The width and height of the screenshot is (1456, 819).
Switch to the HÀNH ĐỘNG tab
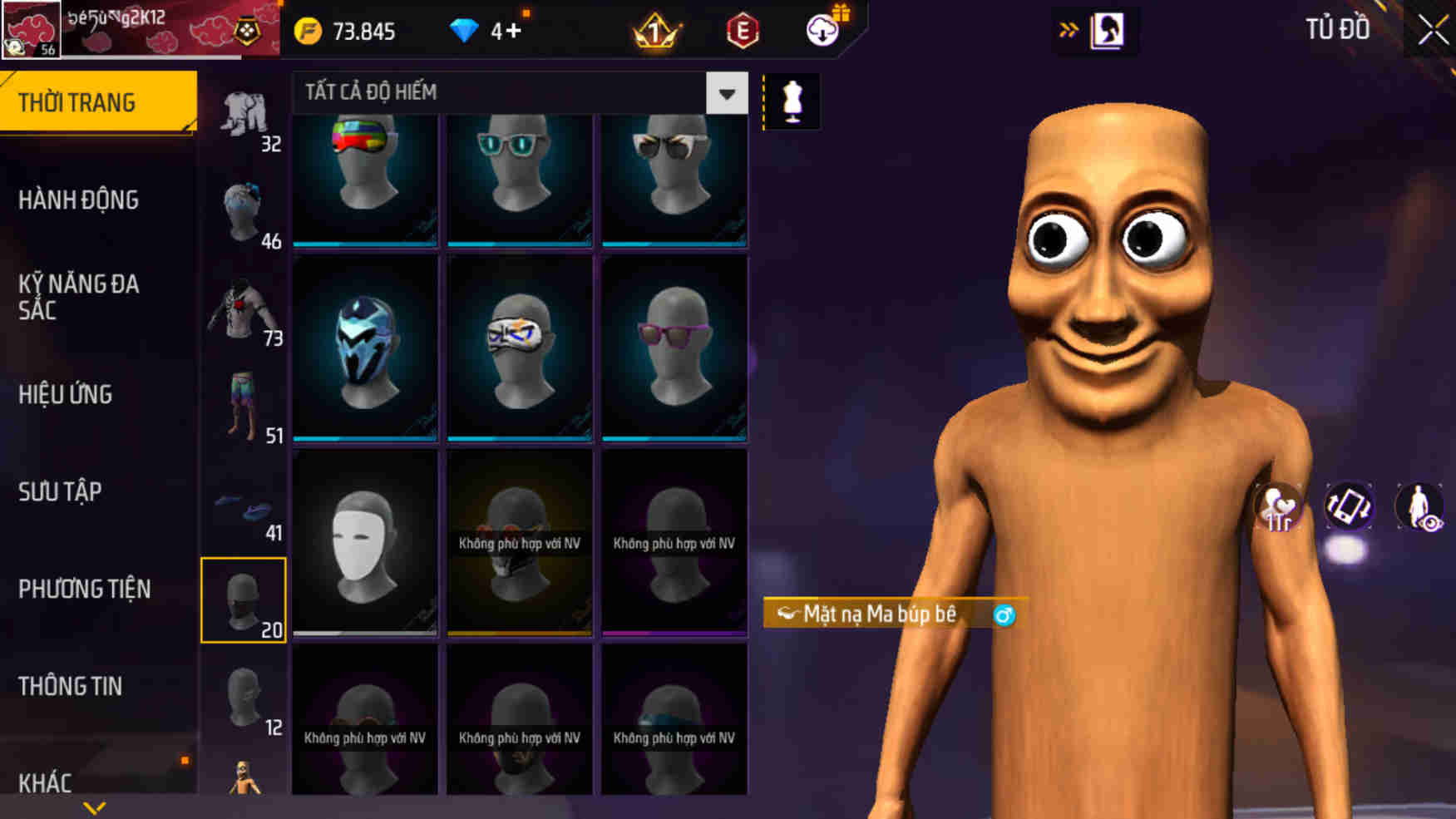[79, 200]
